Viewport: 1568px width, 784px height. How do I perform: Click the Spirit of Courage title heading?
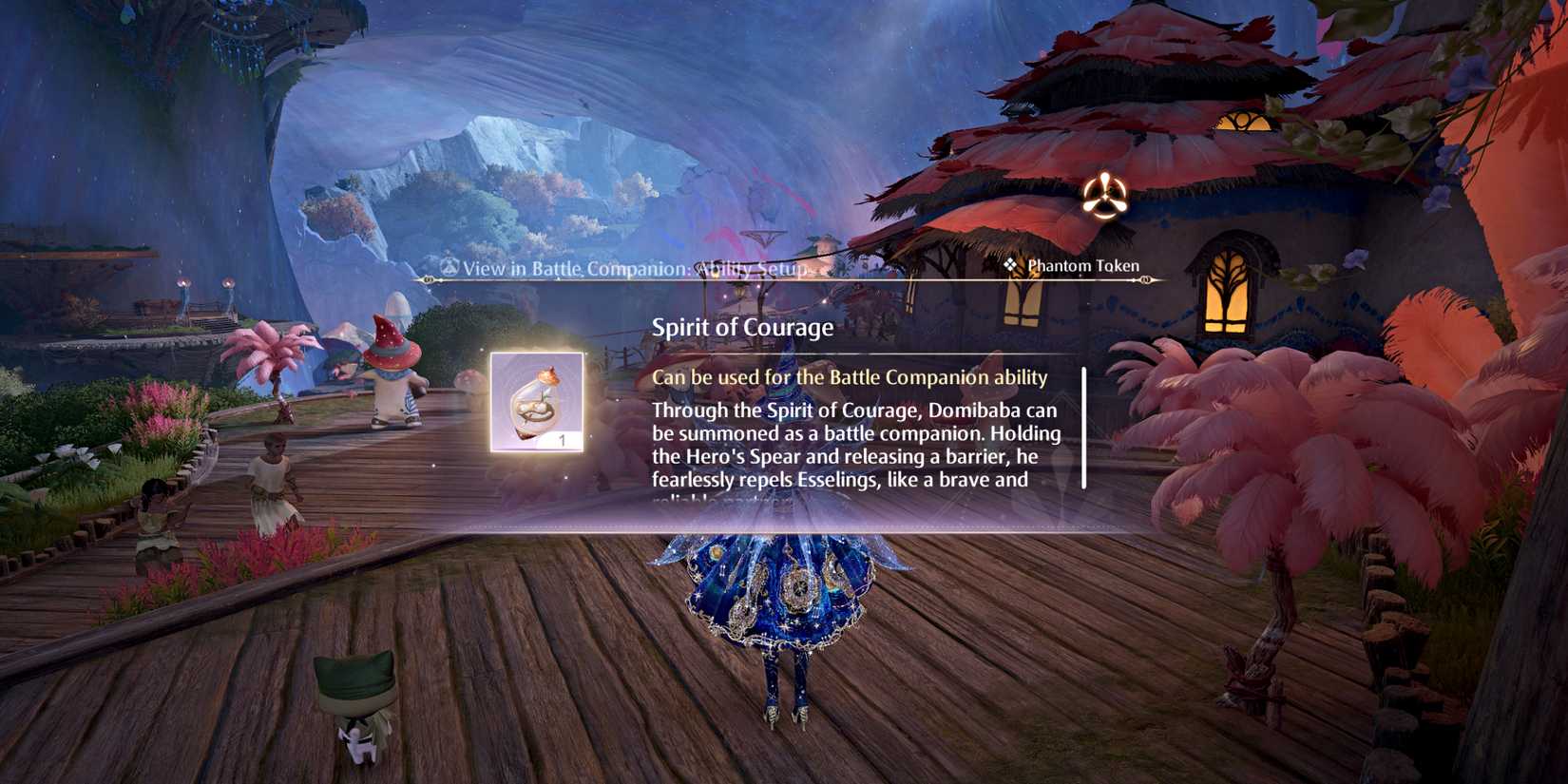(x=742, y=328)
